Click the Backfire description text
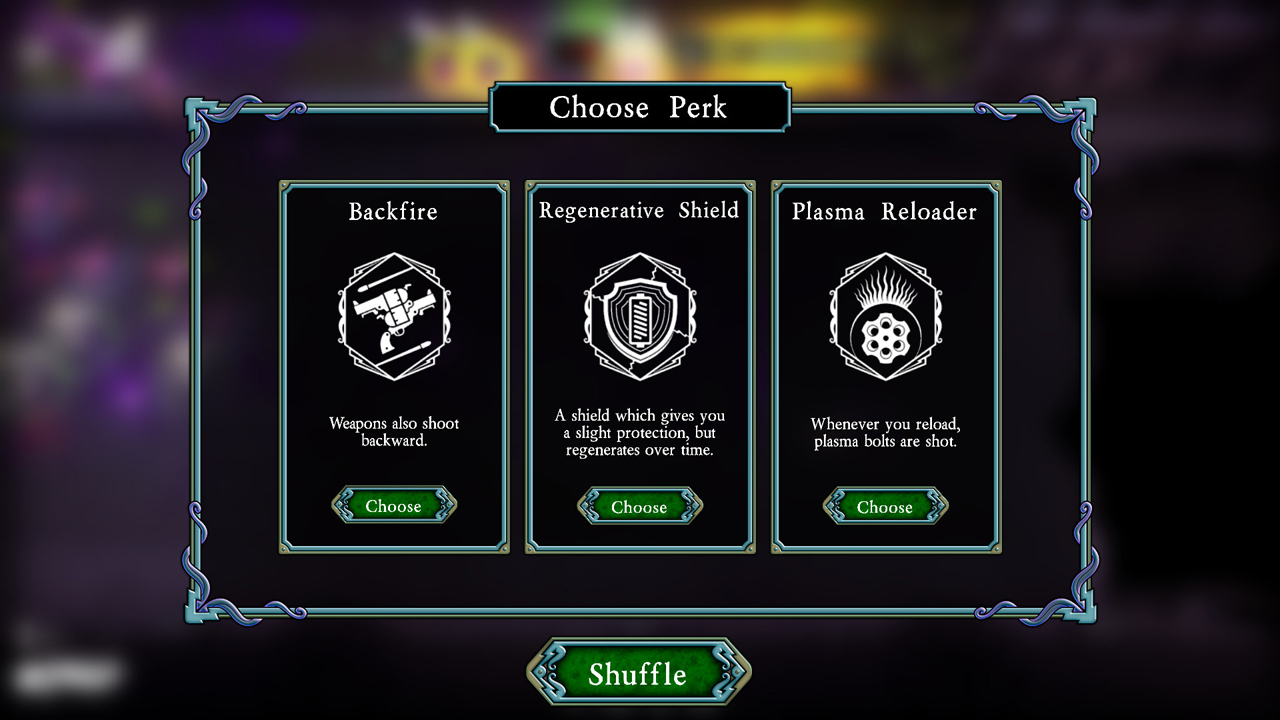 pos(394,432)
